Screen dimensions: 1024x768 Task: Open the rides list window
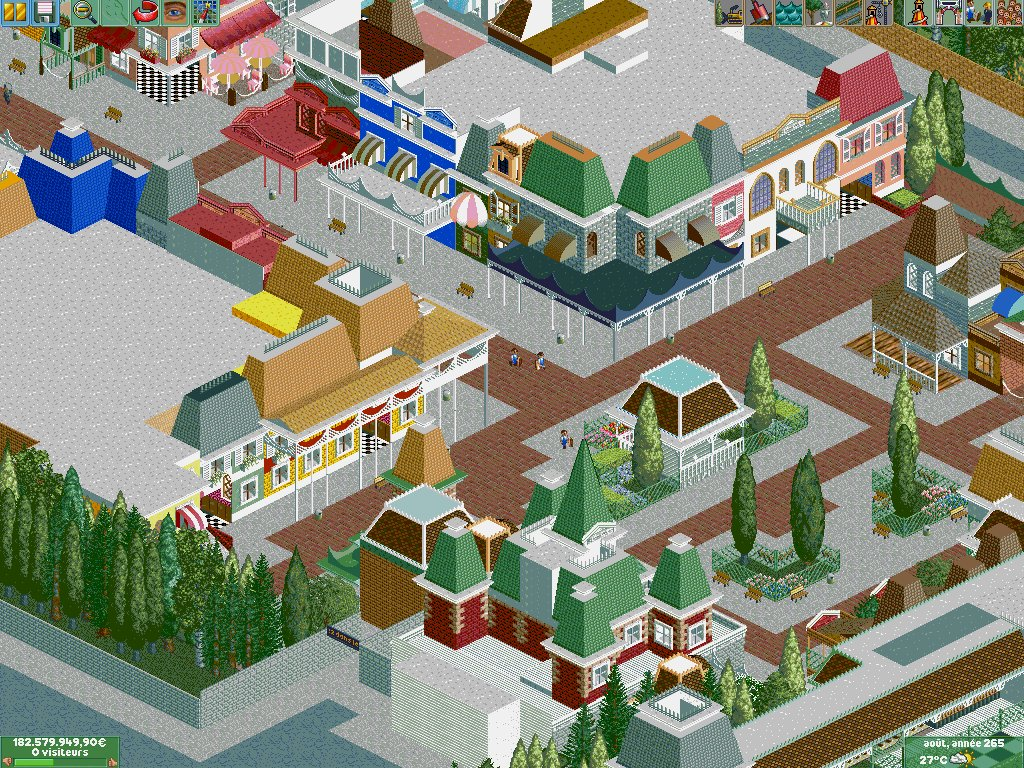coord(916,12)
